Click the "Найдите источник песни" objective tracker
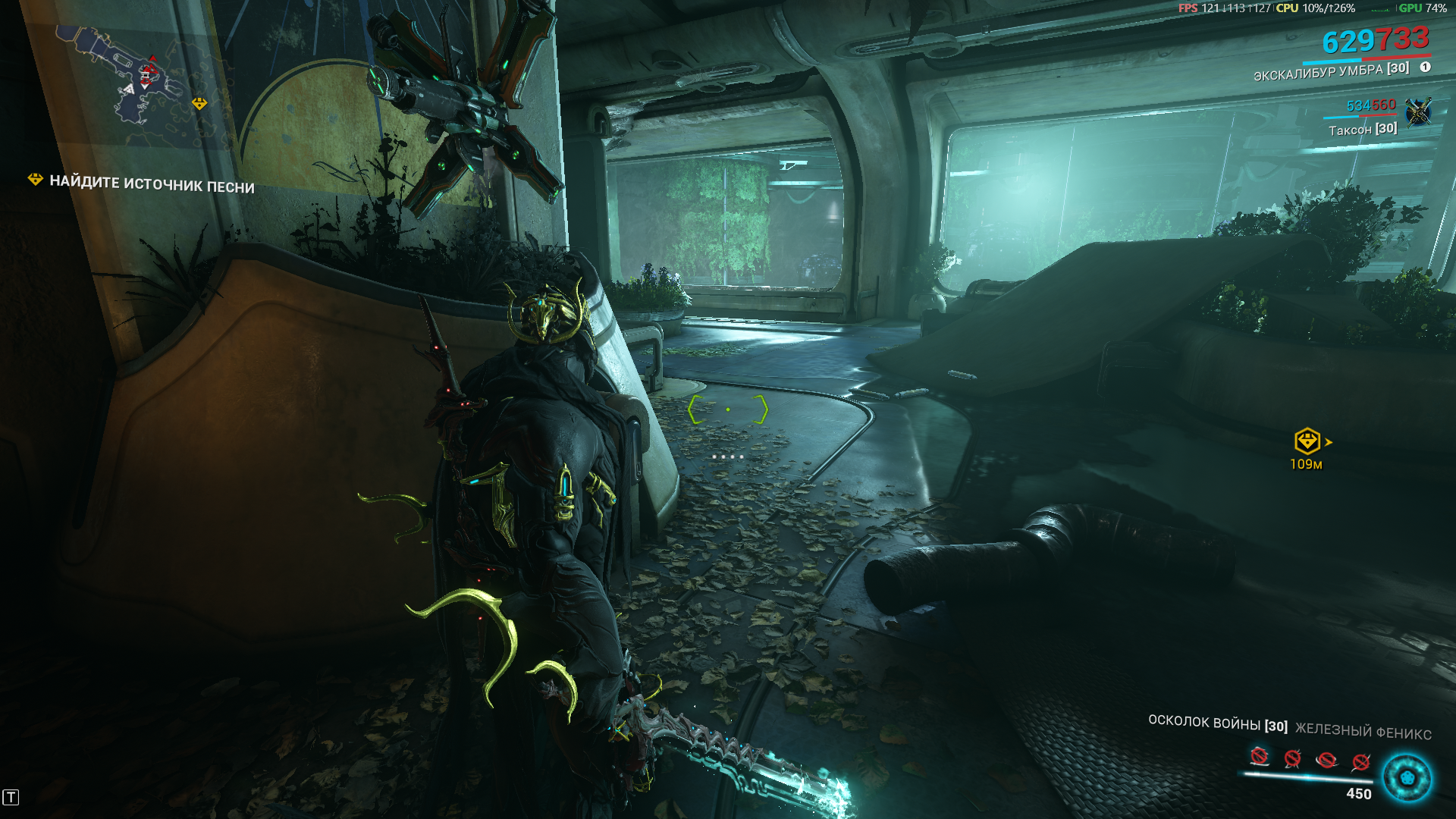The height and width of the screenshot is (819, 1456). click(x=143, y=183)
